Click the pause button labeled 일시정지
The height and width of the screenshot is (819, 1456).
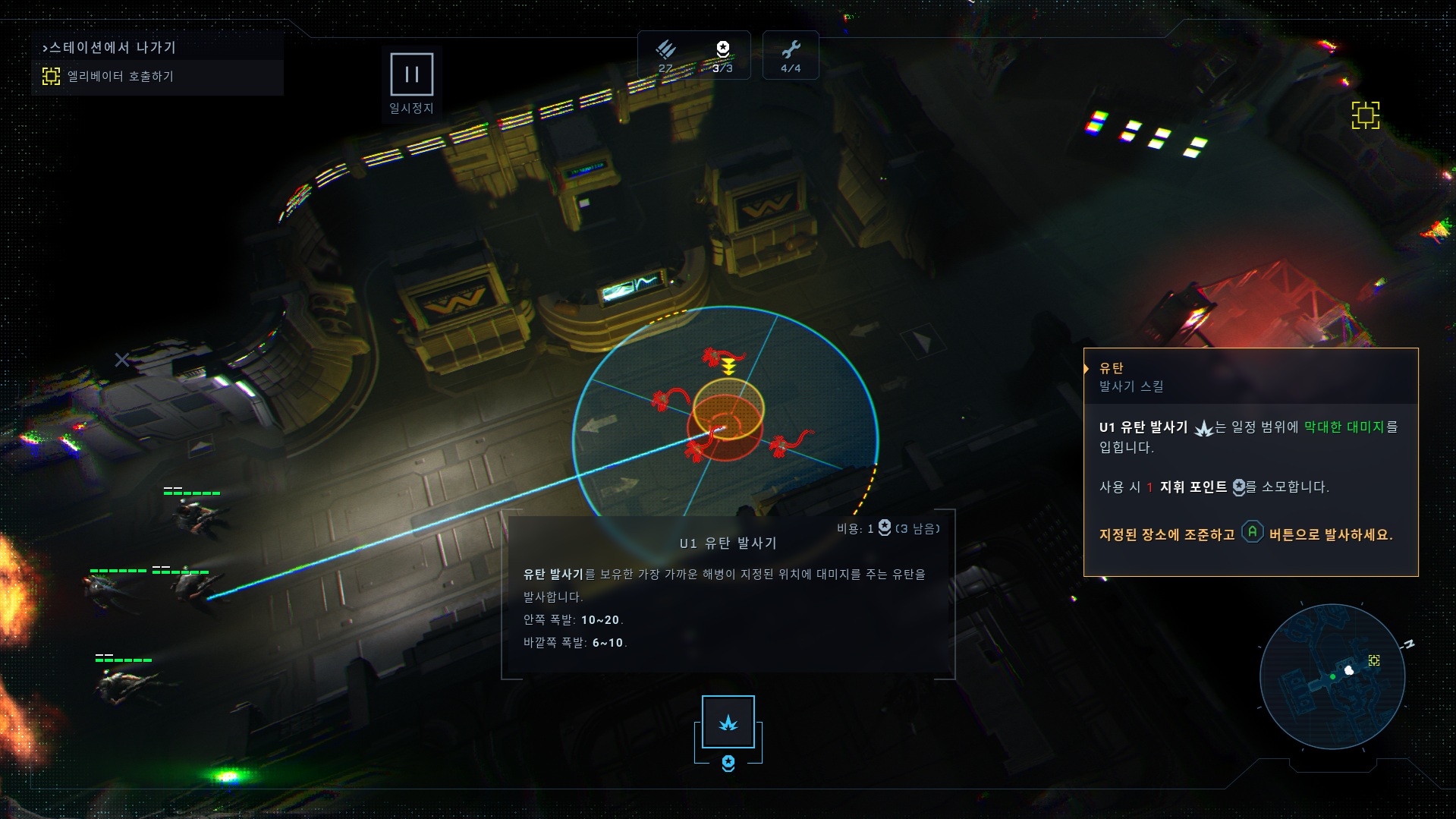click(x=411, y=74)
